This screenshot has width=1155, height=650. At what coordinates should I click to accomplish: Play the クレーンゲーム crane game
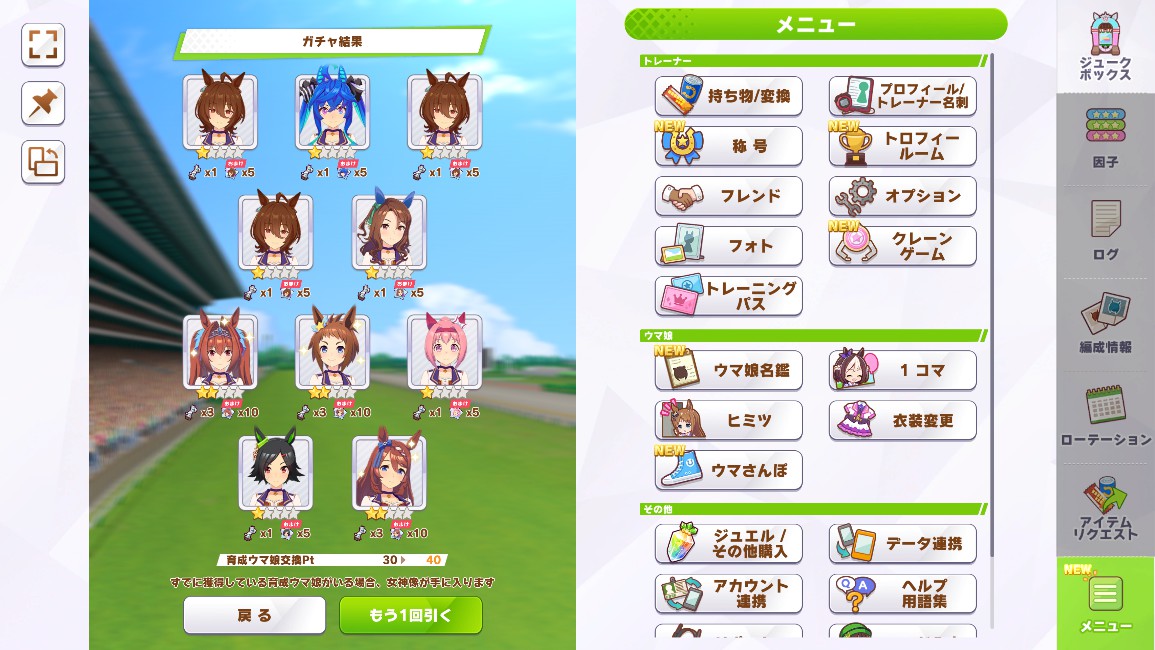[x=903, y=246]
